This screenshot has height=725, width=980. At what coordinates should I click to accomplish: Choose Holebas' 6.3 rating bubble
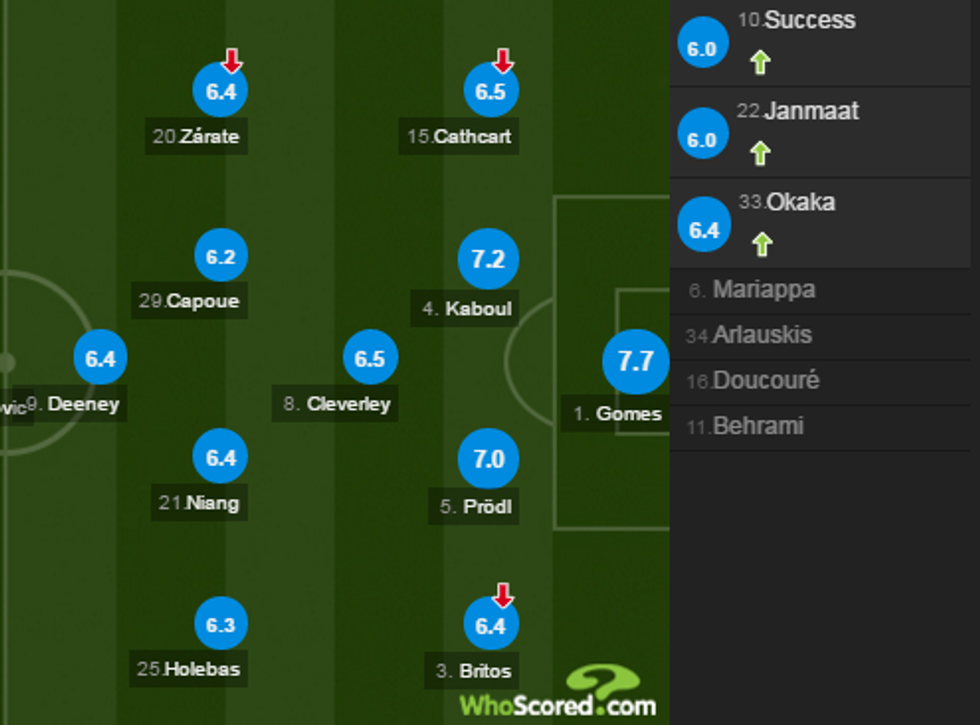click(220, 625)
